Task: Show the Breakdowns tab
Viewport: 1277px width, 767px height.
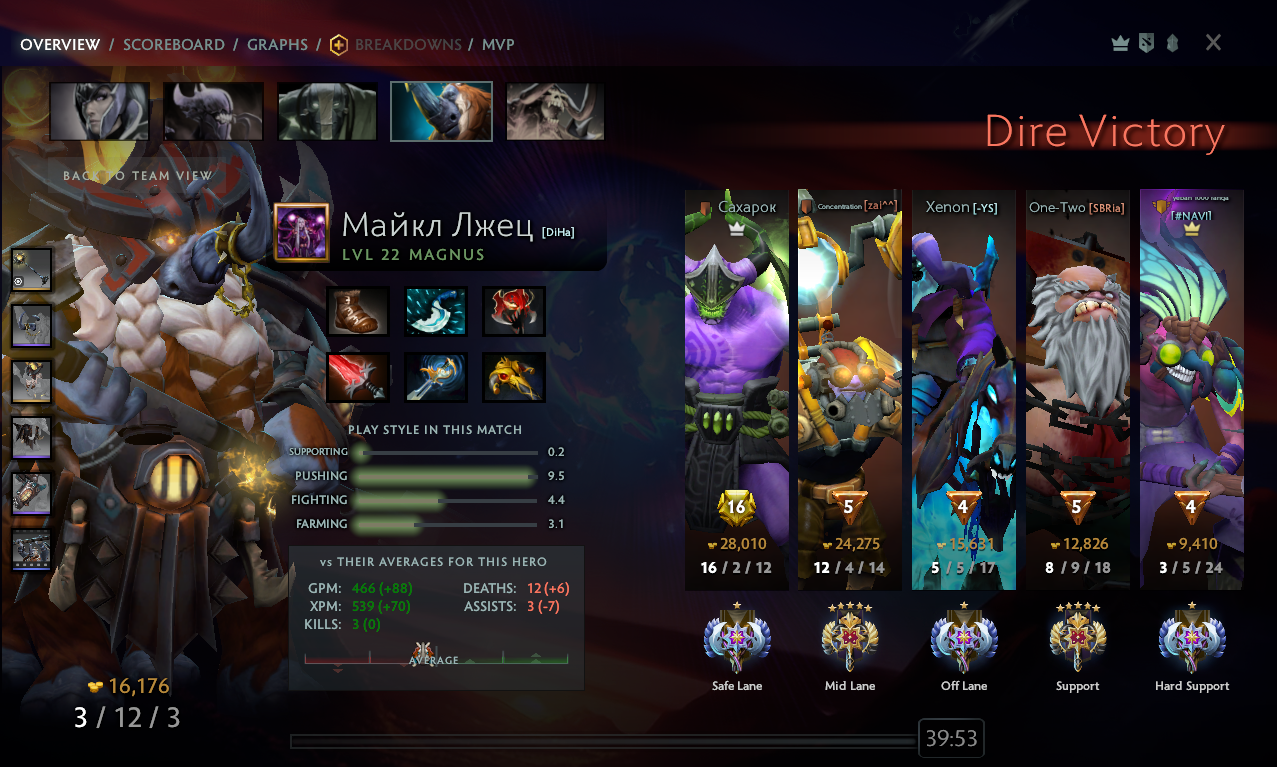Action: click(407, 44)
